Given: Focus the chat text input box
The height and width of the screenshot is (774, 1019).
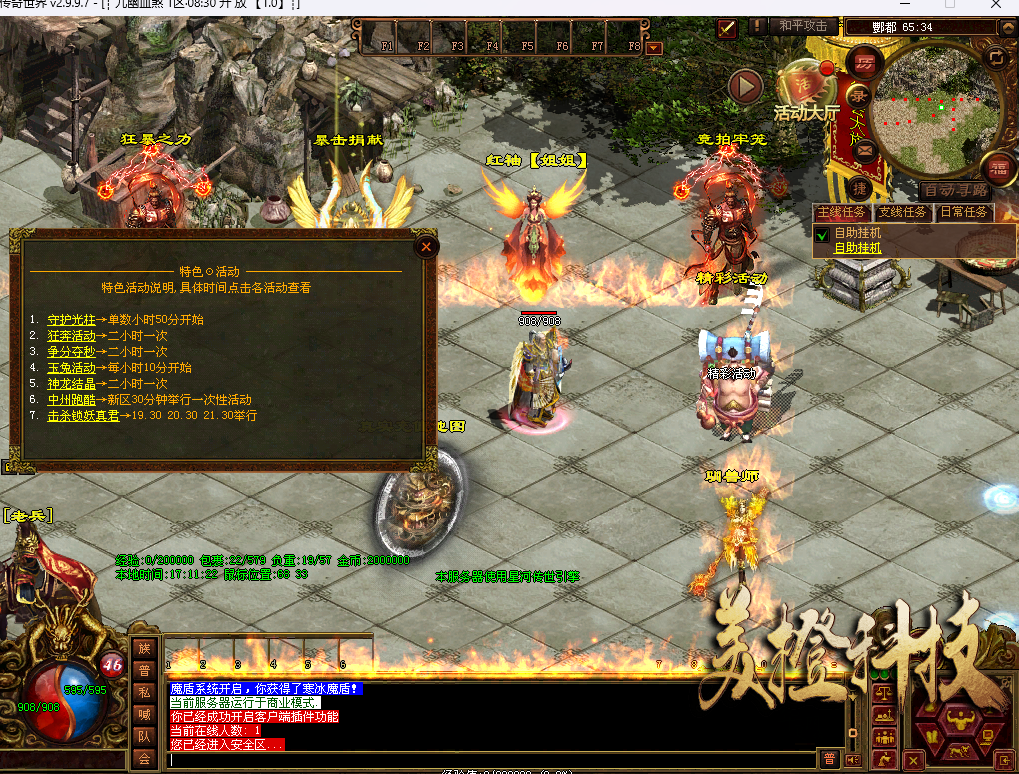Looking at the screenshot, I should pos(490,759).
